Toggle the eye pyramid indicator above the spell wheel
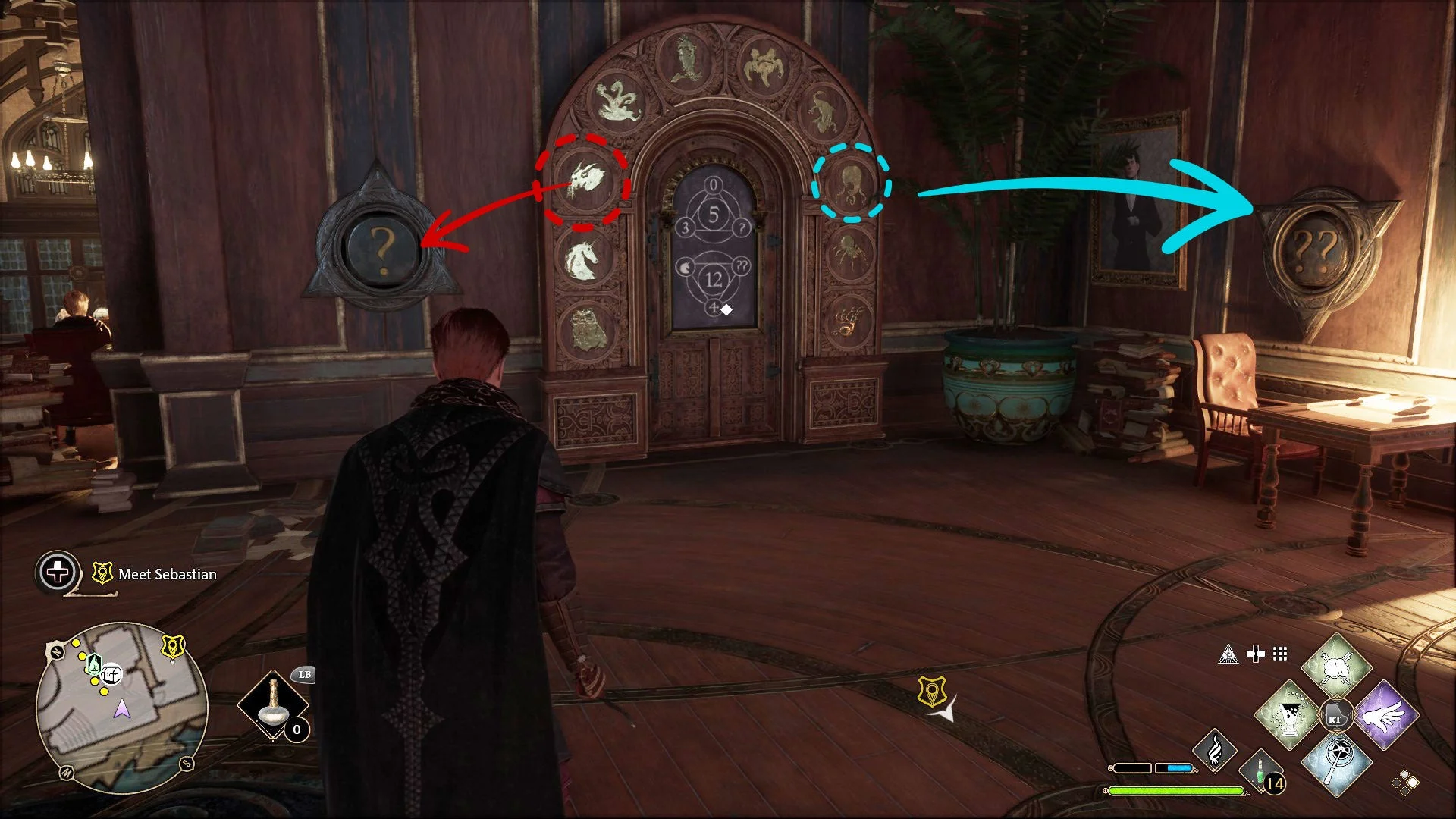This screenshot has width=1456, height=819. click(x=1228, y=653)
